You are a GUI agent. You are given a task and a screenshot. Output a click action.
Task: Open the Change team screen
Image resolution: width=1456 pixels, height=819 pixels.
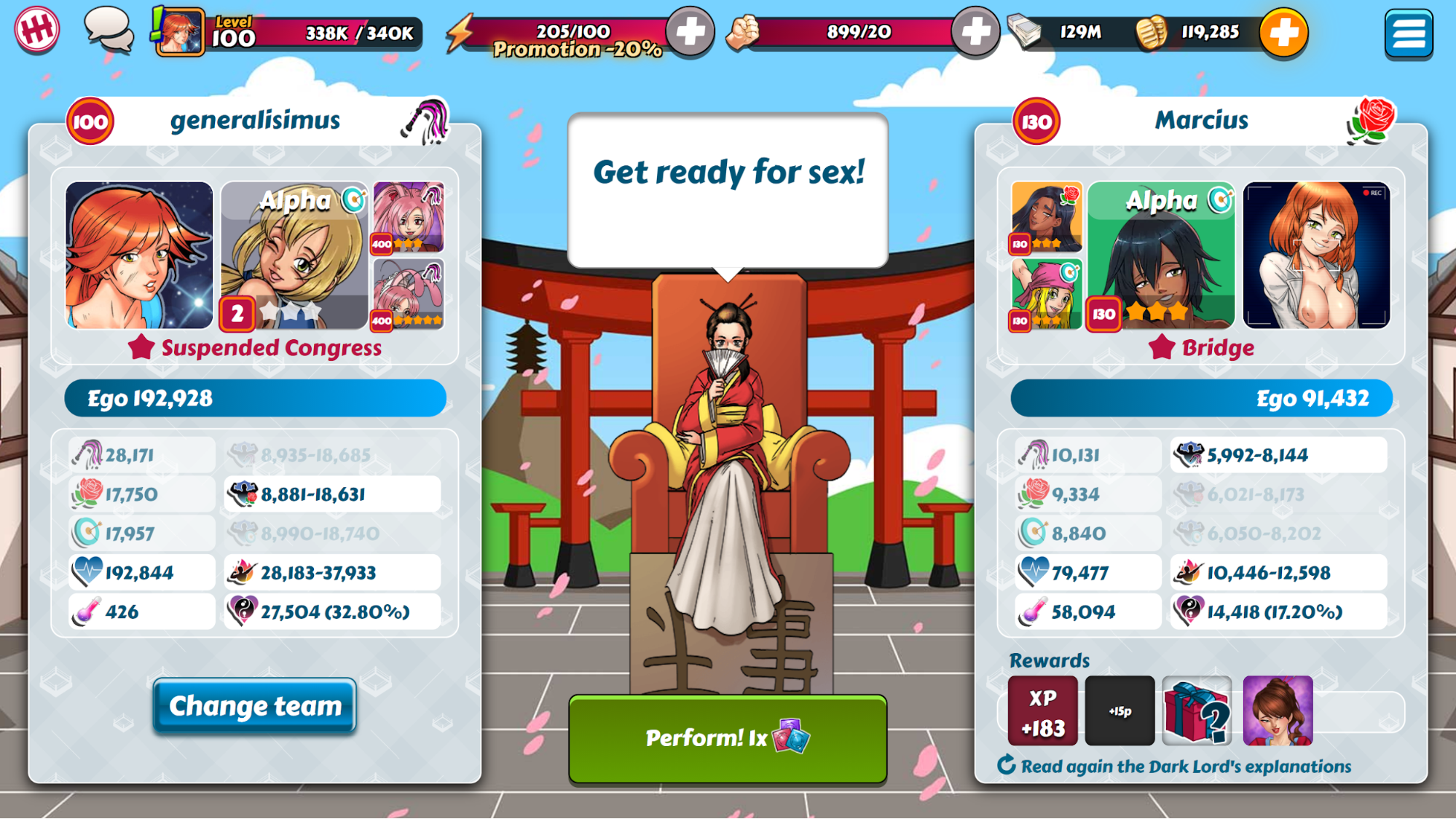254,705
